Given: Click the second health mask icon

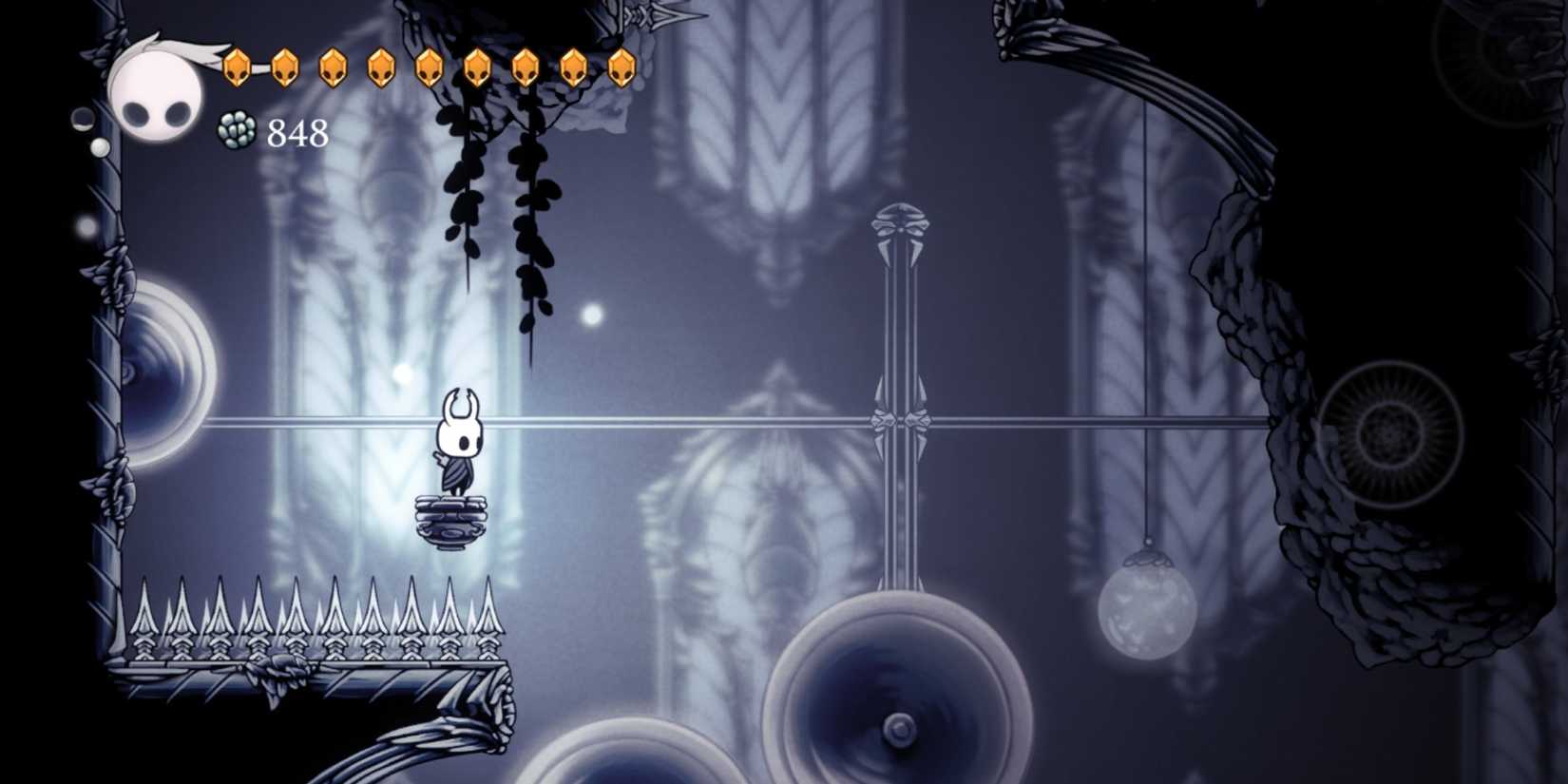Looking at the screenshot, I should pyautogui.click(x=284, y=68).
